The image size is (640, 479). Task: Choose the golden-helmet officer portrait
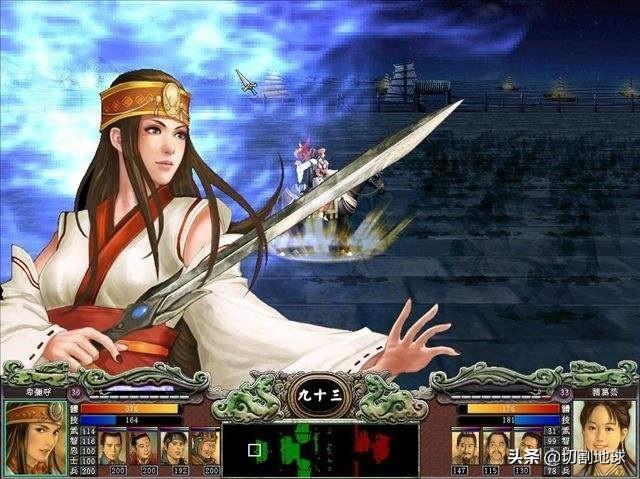point(204,446)
